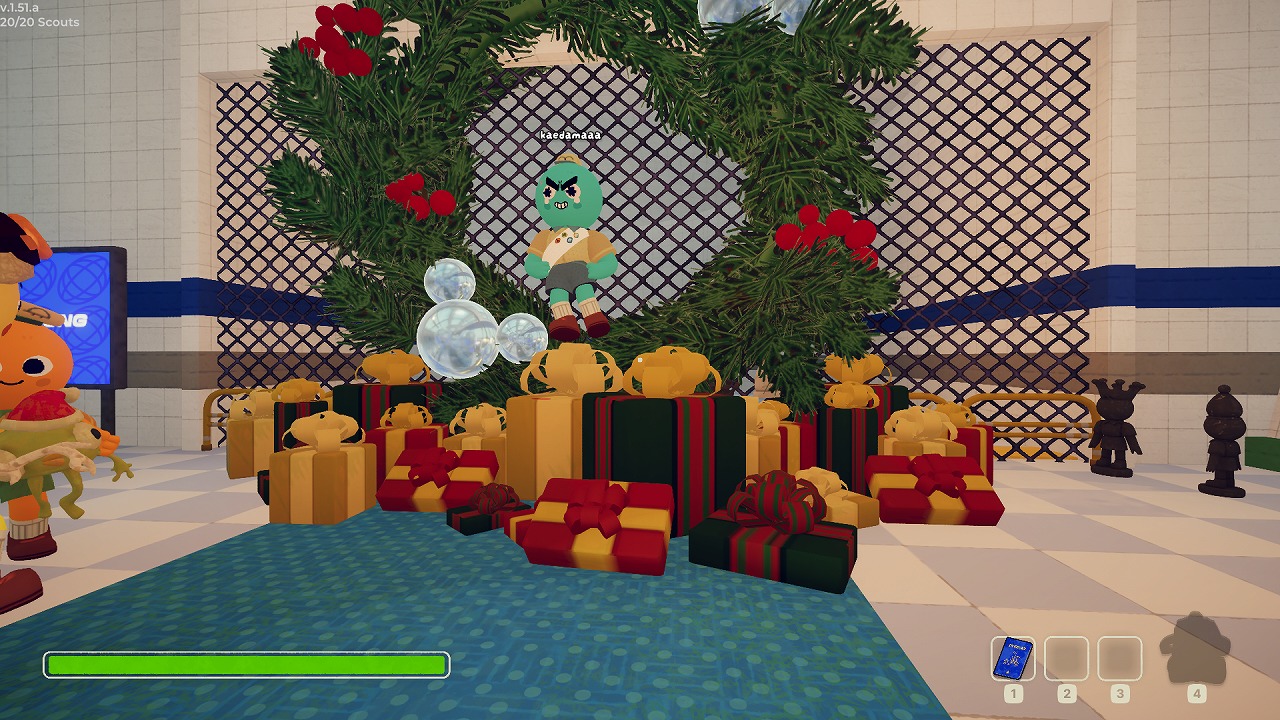Select the blue passport in the hotbar
1280x720 pixels.
pos(1013,658)
